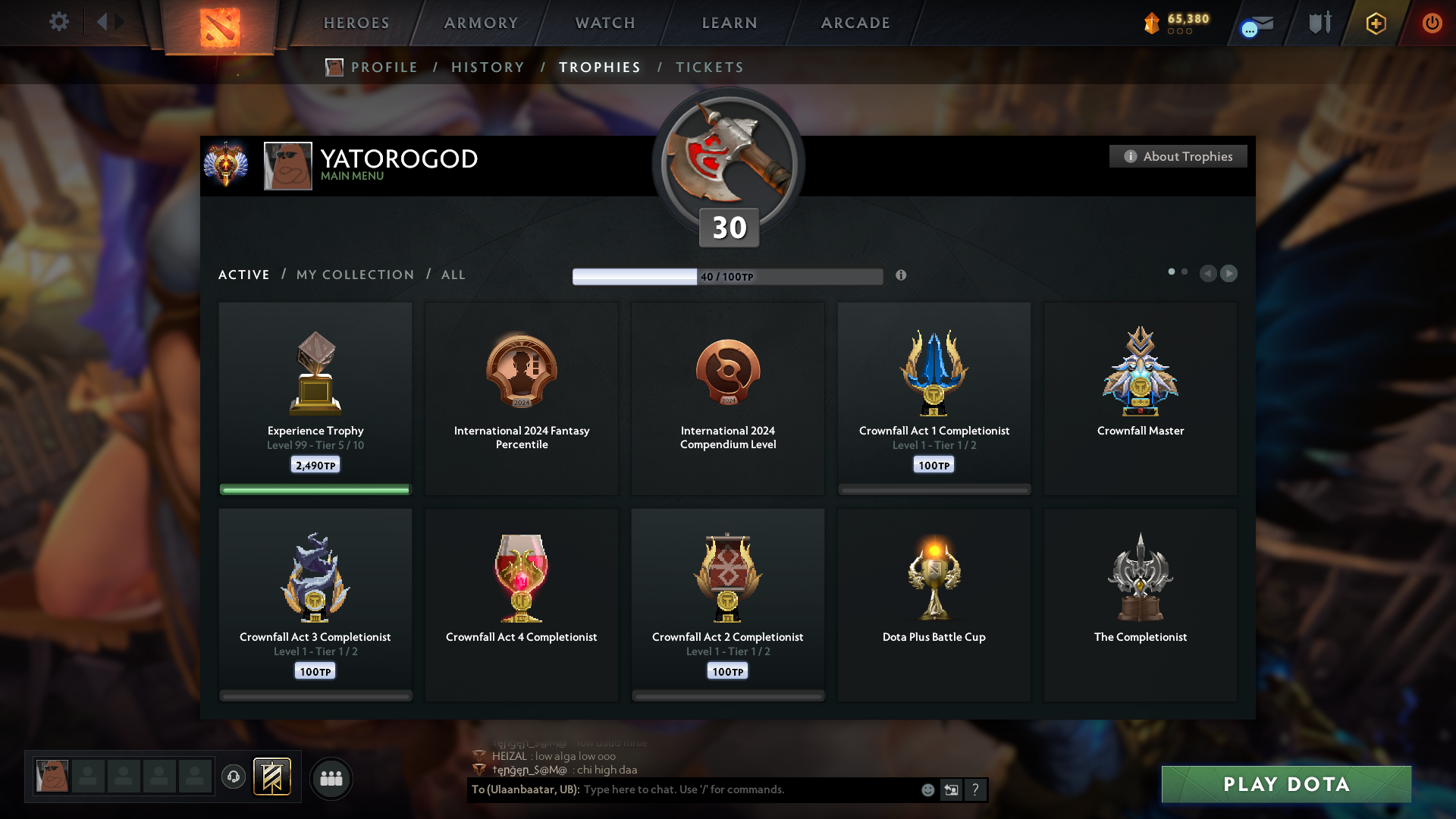The image size is (1456, 819).
Task: Click the power button to exit Dota
Action: pyautogui.click(x=1432, y=23)
